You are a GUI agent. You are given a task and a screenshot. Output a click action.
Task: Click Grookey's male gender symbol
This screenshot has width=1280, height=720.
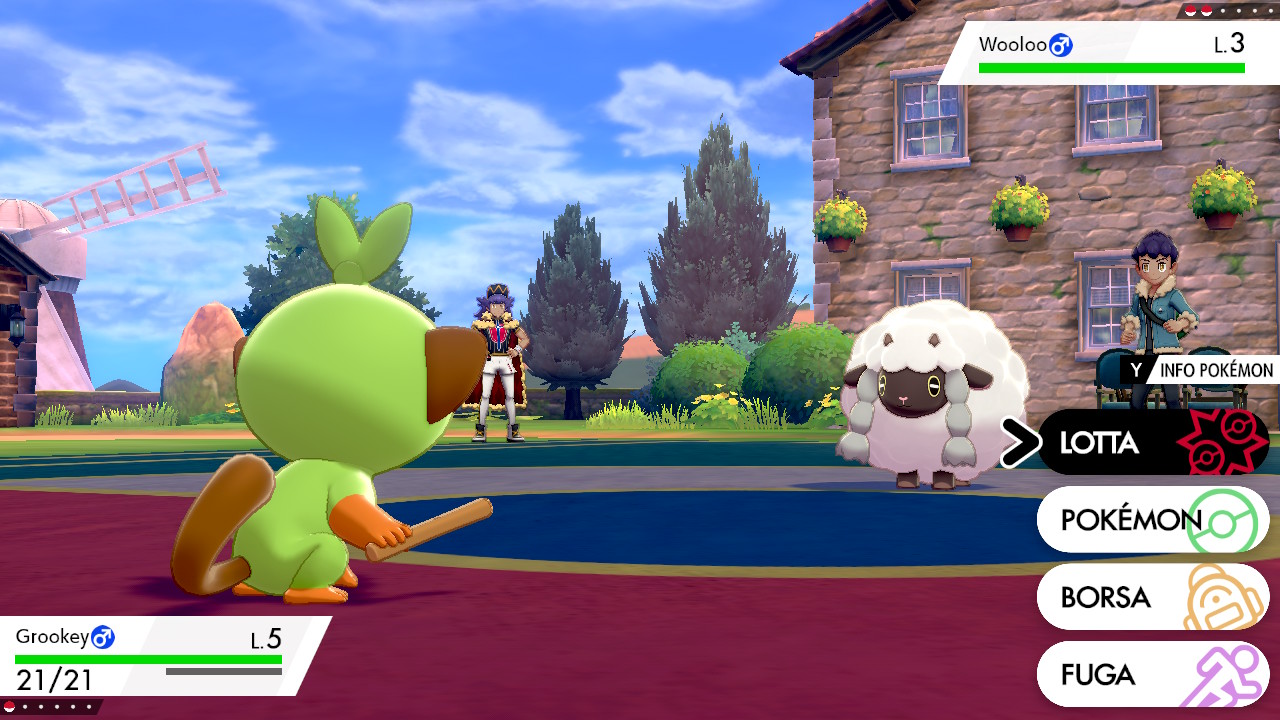tap(104, 637)
